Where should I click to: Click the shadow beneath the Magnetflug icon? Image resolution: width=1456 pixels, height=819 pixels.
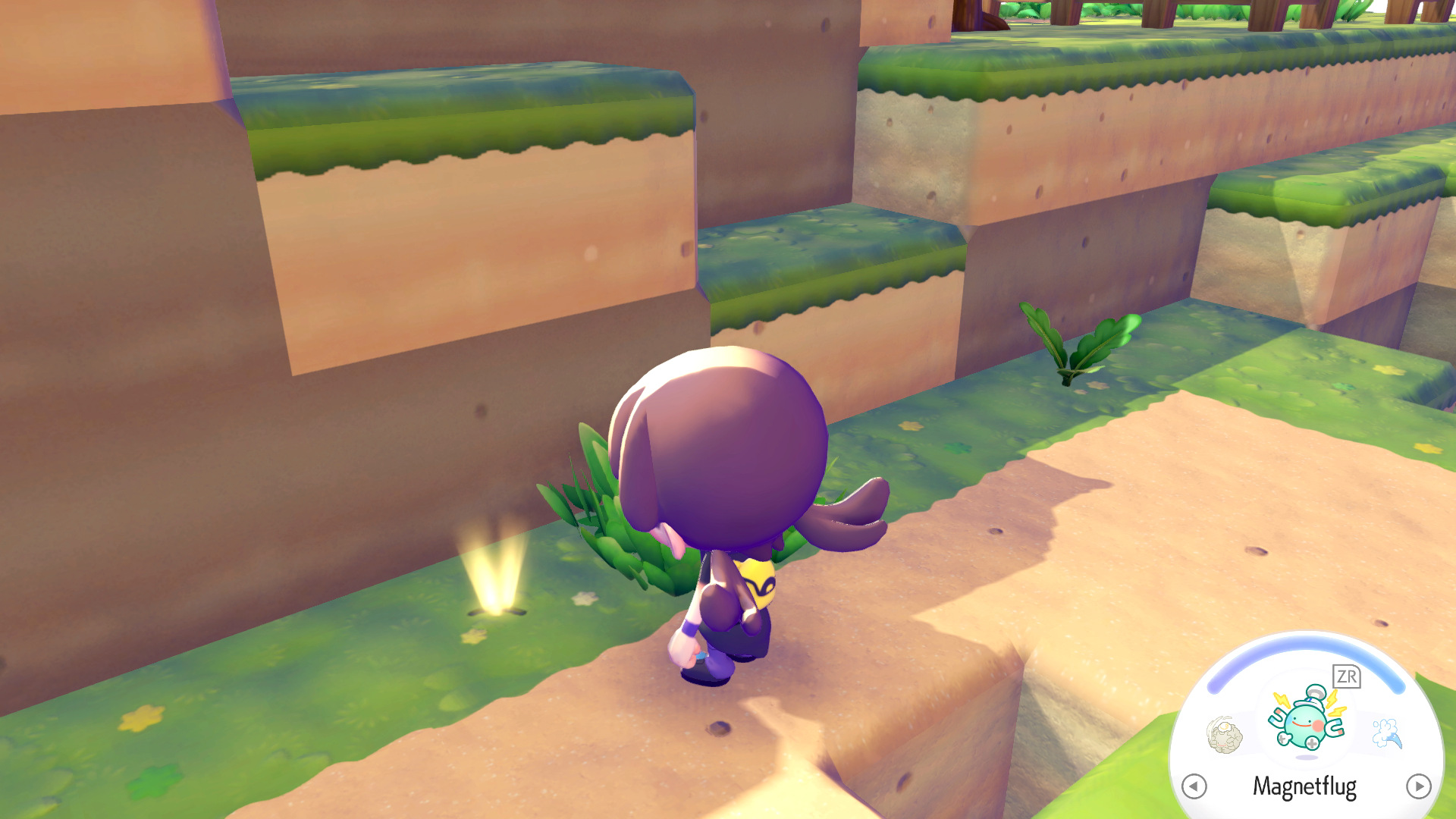tap(1307, 757)
